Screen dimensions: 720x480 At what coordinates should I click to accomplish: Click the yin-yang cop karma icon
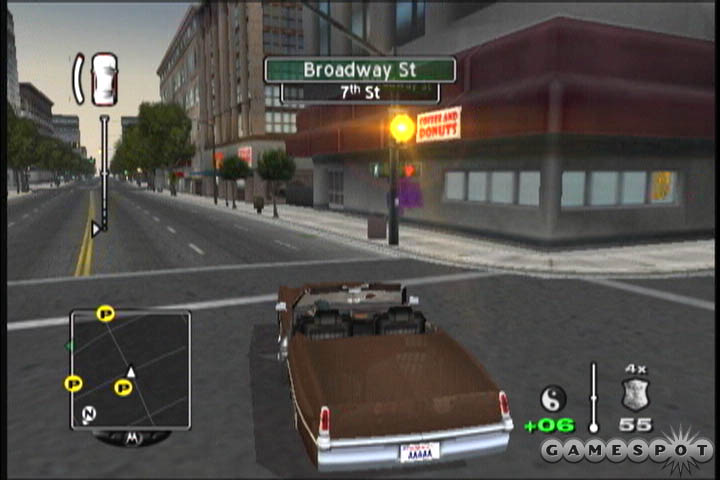pos(552,398)
